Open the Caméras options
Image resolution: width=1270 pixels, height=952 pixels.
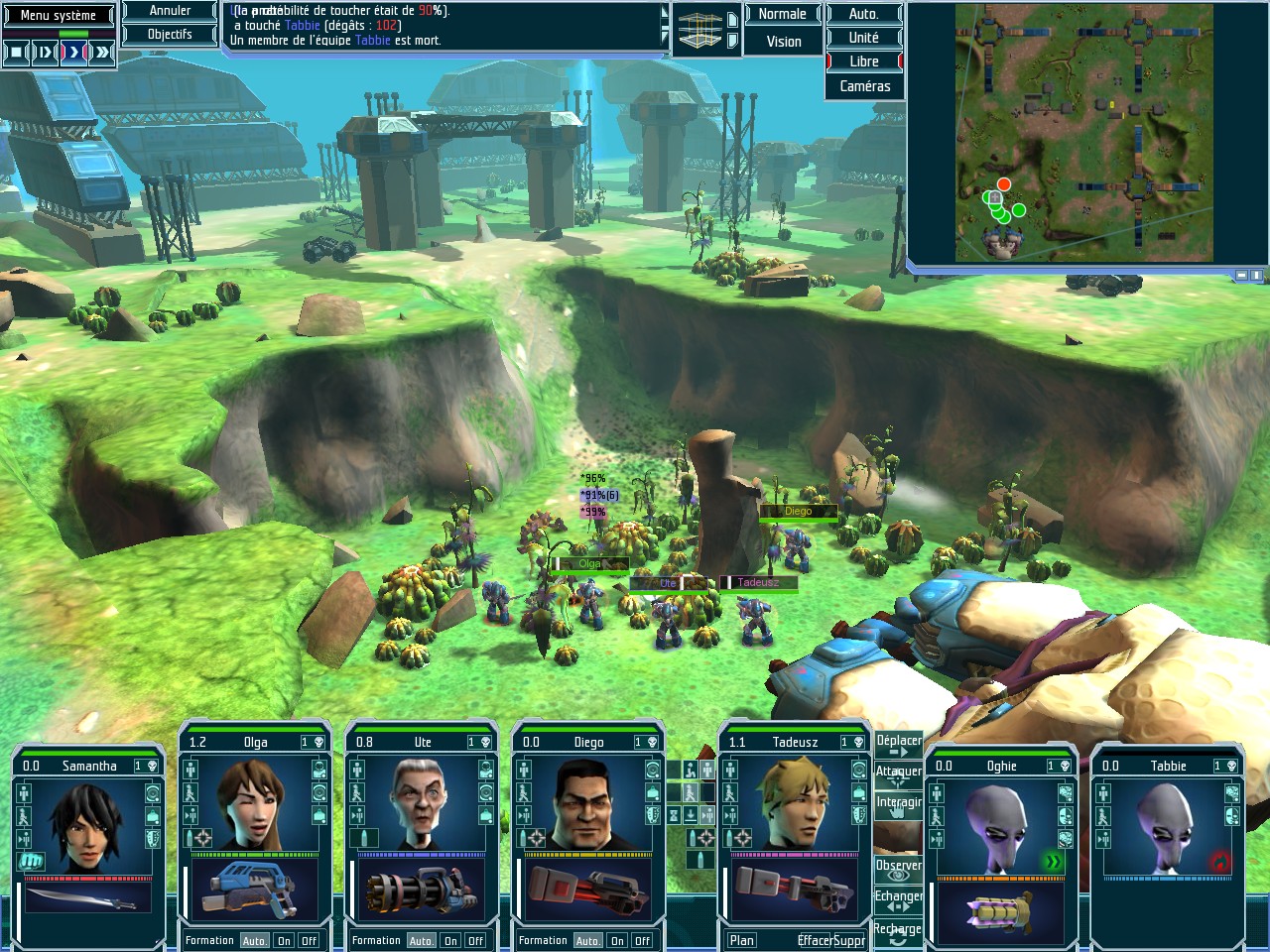click(x=864, y=86)
